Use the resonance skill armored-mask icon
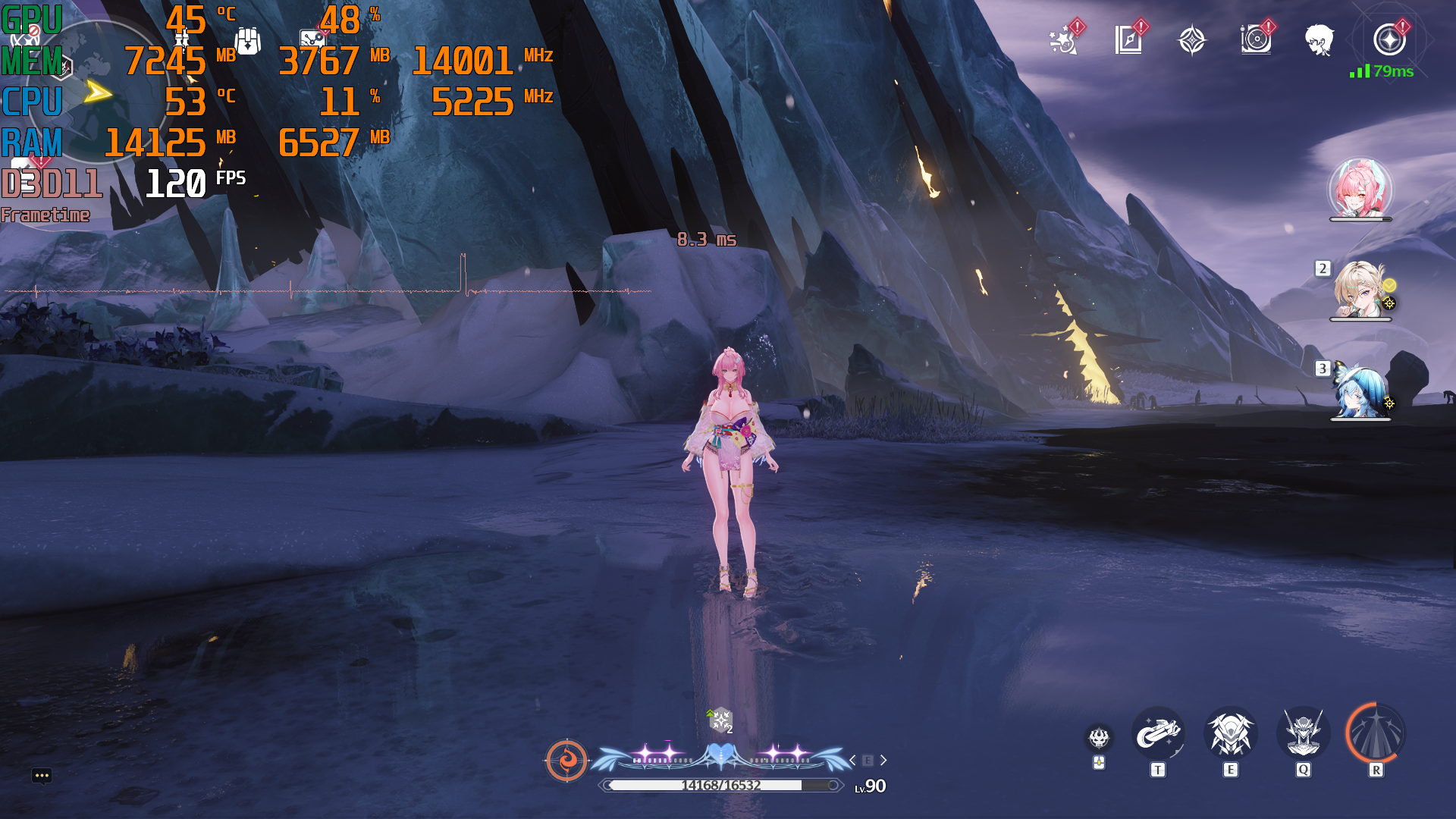Viewport: 1456px width, 819px height. 1230,734
